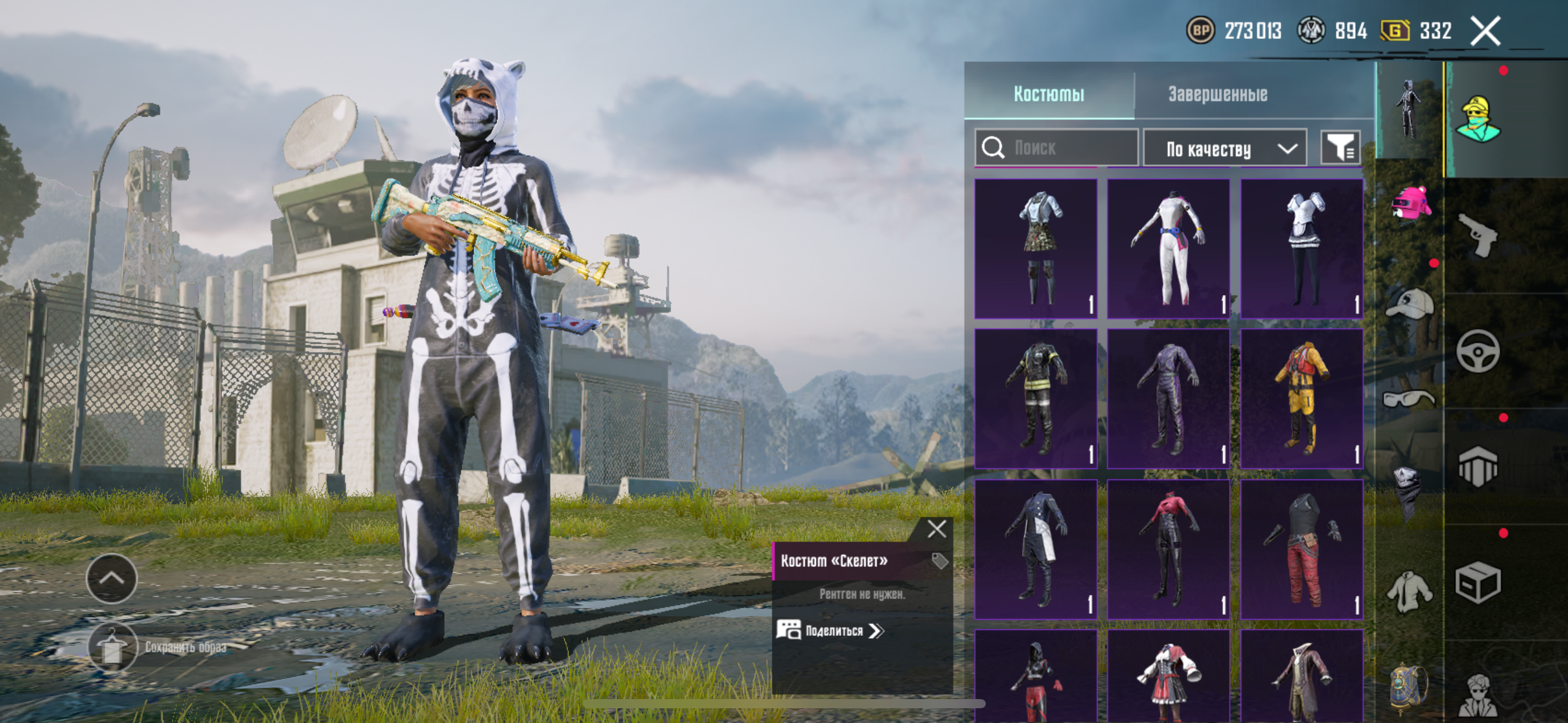Viewport: 1568px width, 723px height.
Task: Open the filter funnel button
Action: click(x=1340, y=148)
